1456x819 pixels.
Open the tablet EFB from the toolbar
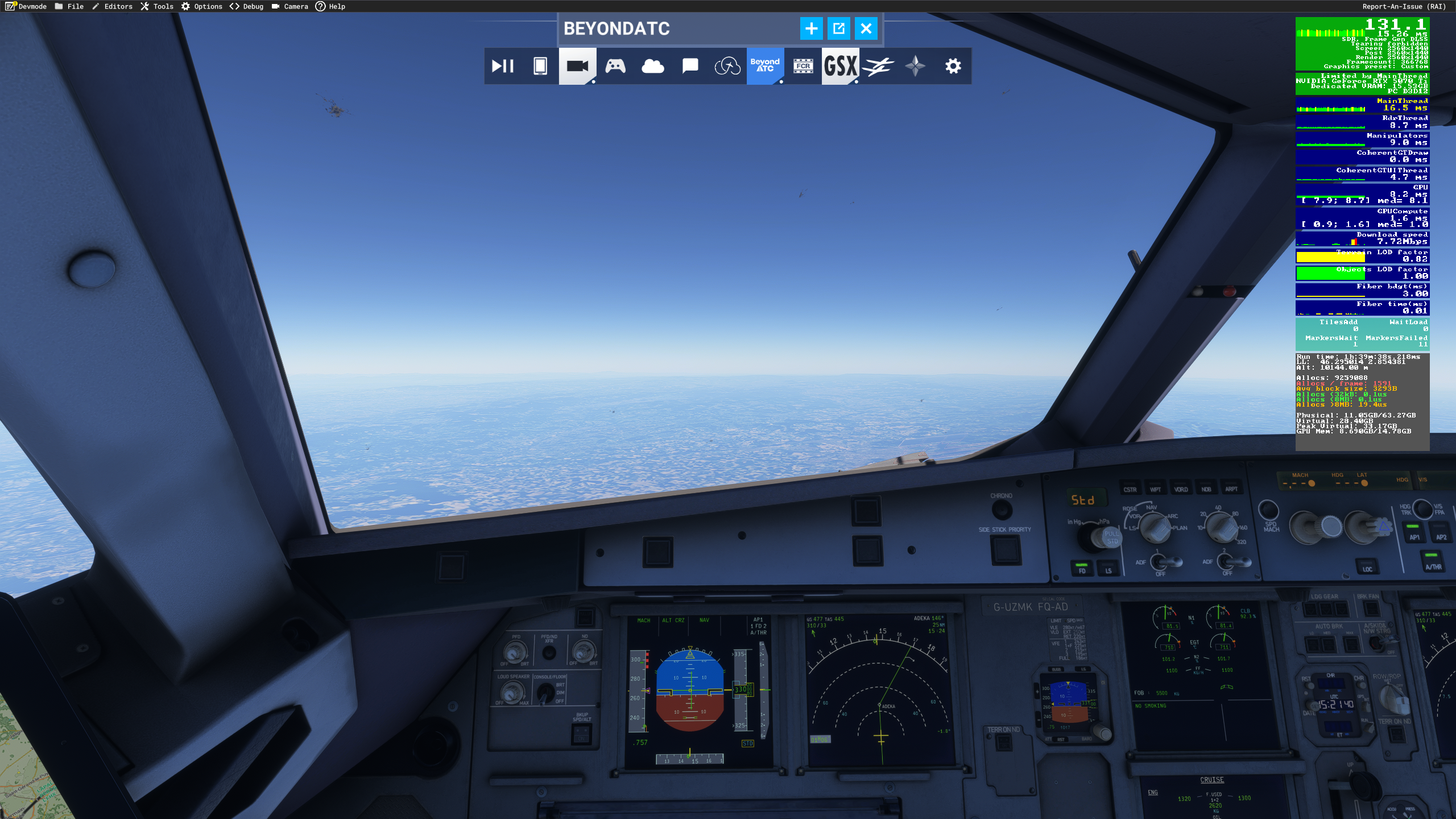(540, 67)
